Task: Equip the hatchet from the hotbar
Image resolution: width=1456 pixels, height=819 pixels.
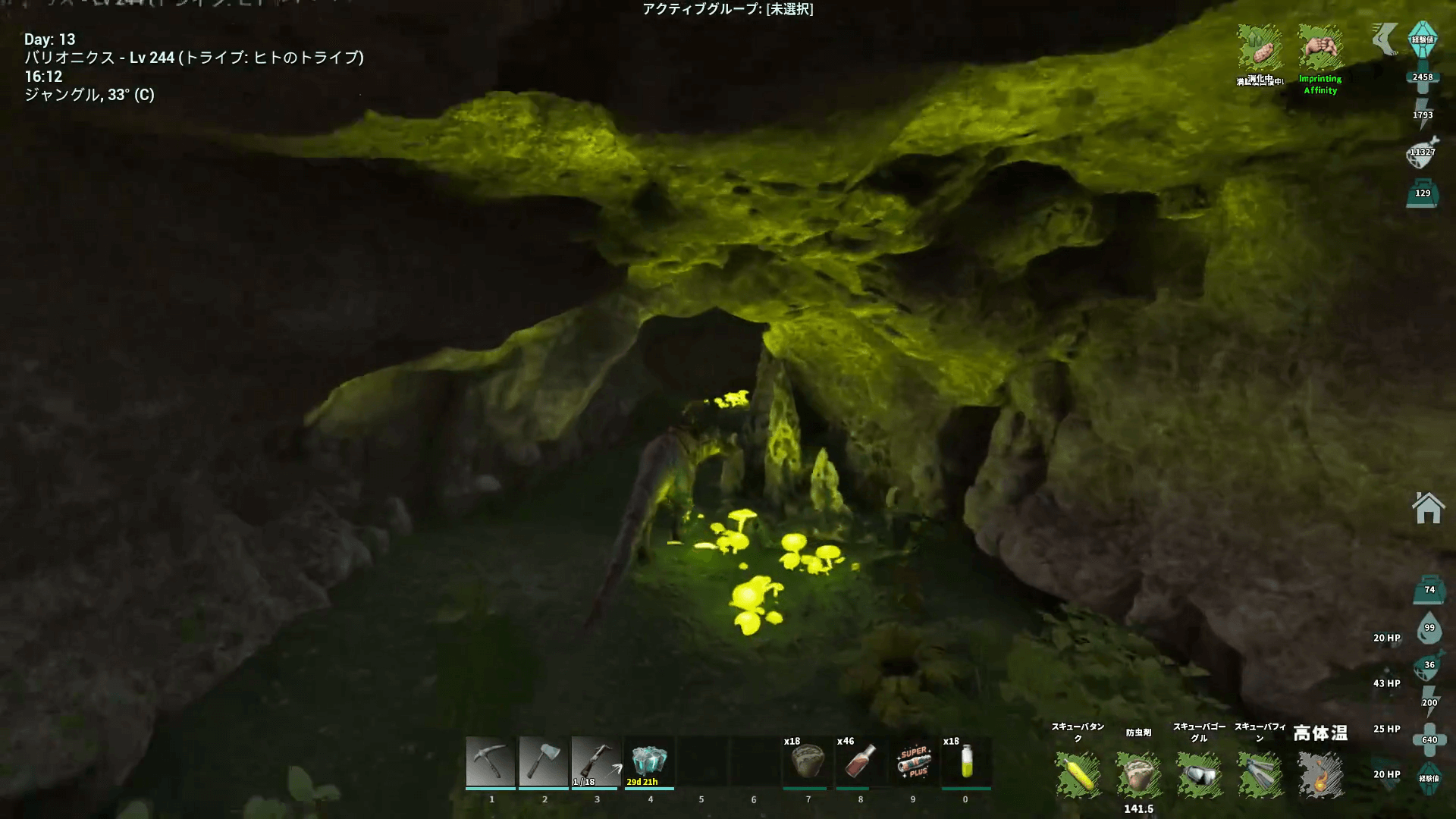Action: tap(544, 761)
